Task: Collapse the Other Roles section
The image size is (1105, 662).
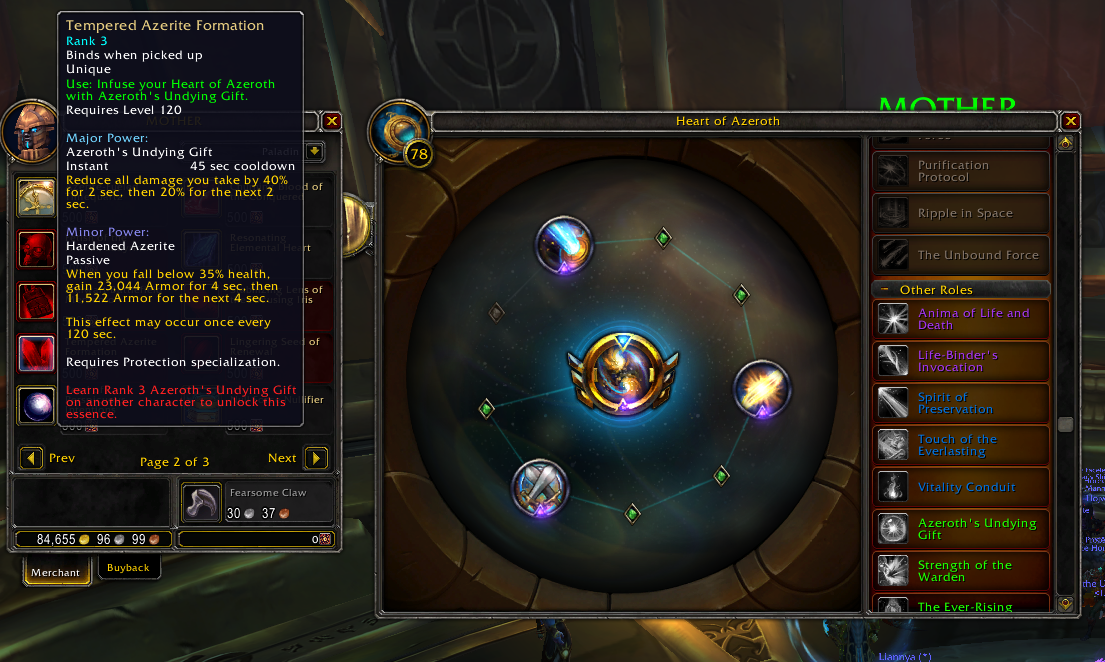Action: (x=885, y=290)
